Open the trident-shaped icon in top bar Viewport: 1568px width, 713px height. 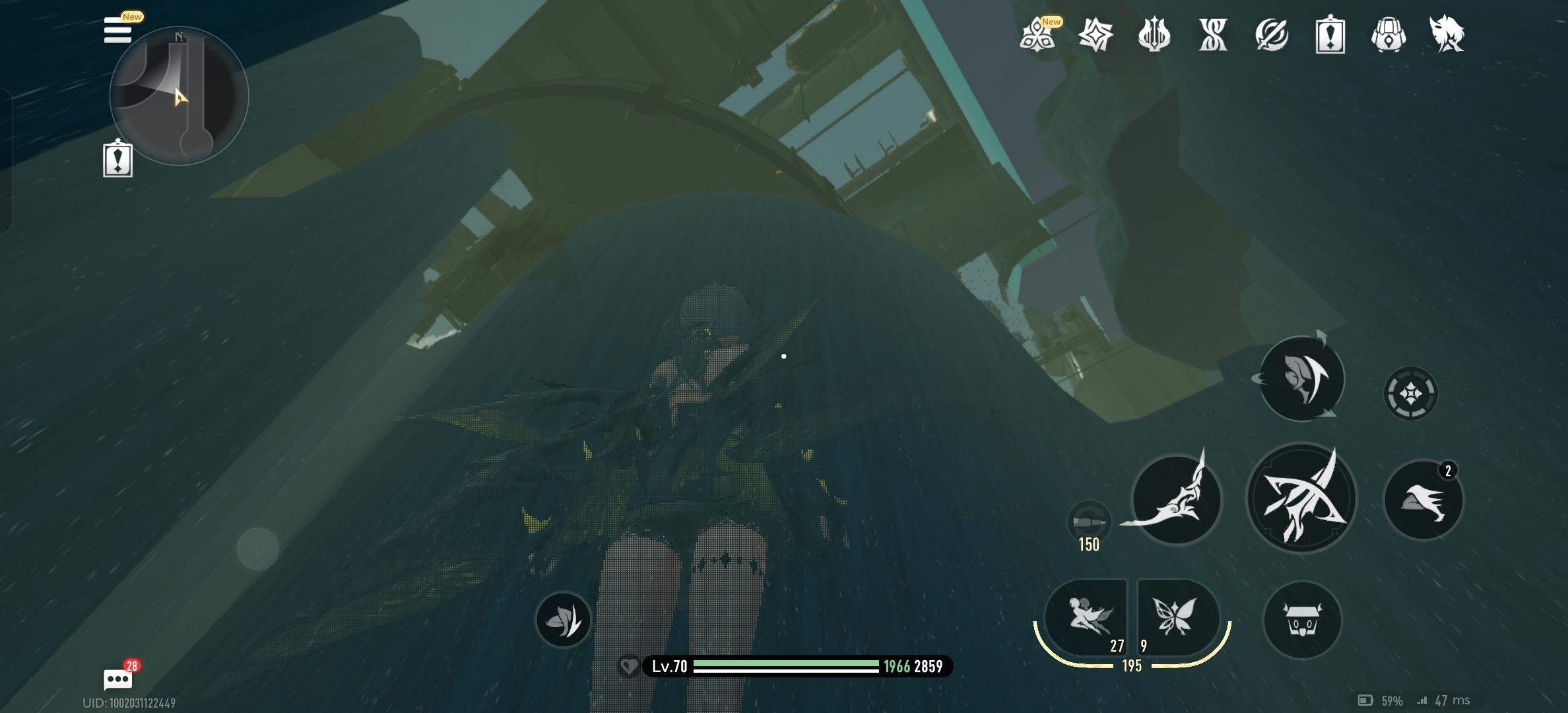(x=1154, y=34)
